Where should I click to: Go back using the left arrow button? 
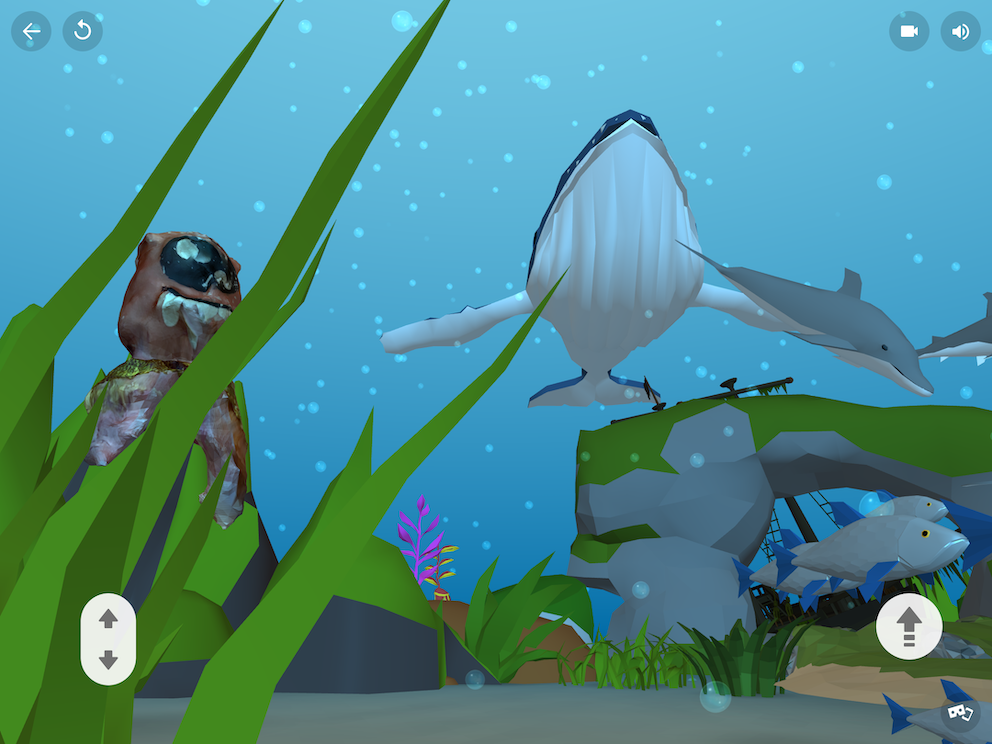pyautogui.click(x=31, y=31)
